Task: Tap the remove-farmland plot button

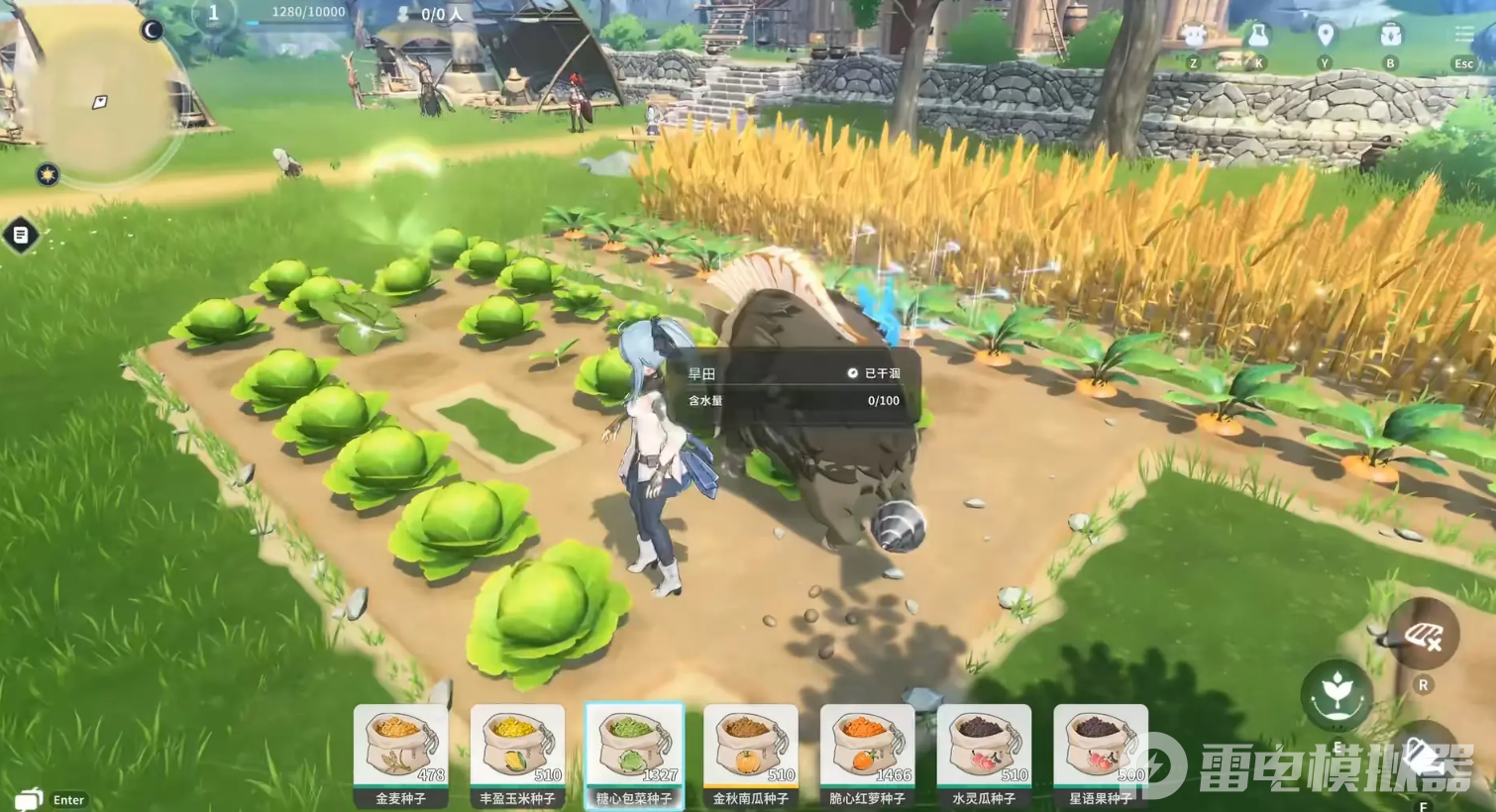Action: click(1422, 636)
